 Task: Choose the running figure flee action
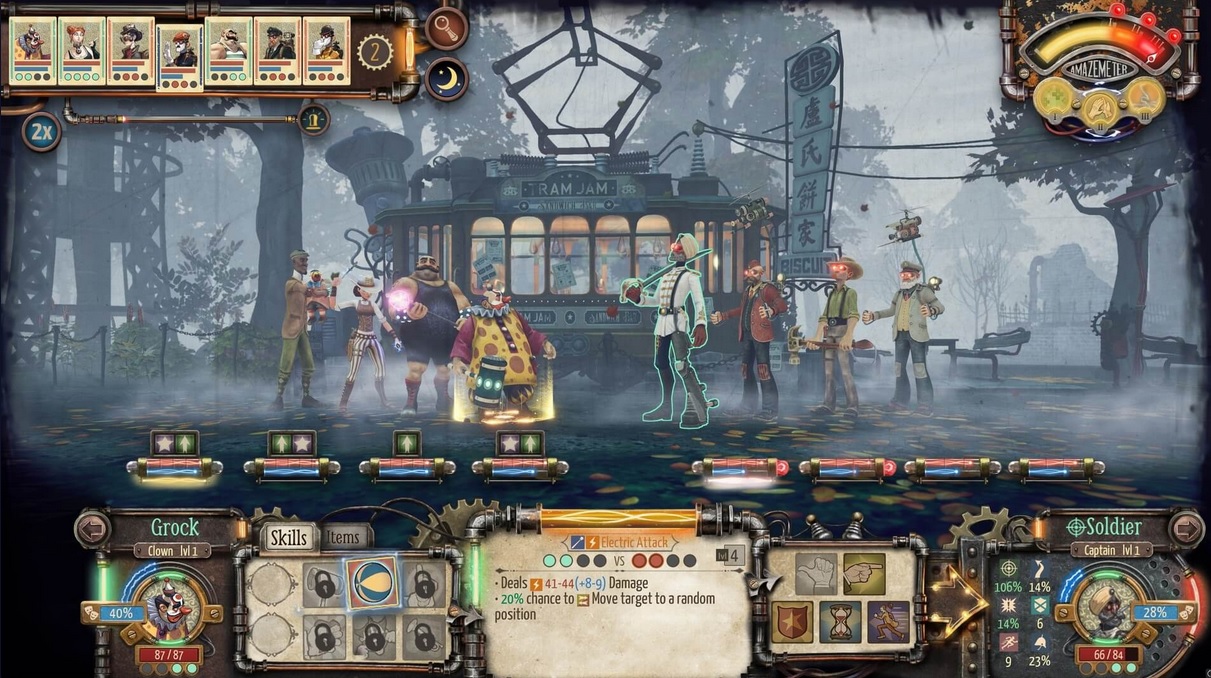(888, 622)
